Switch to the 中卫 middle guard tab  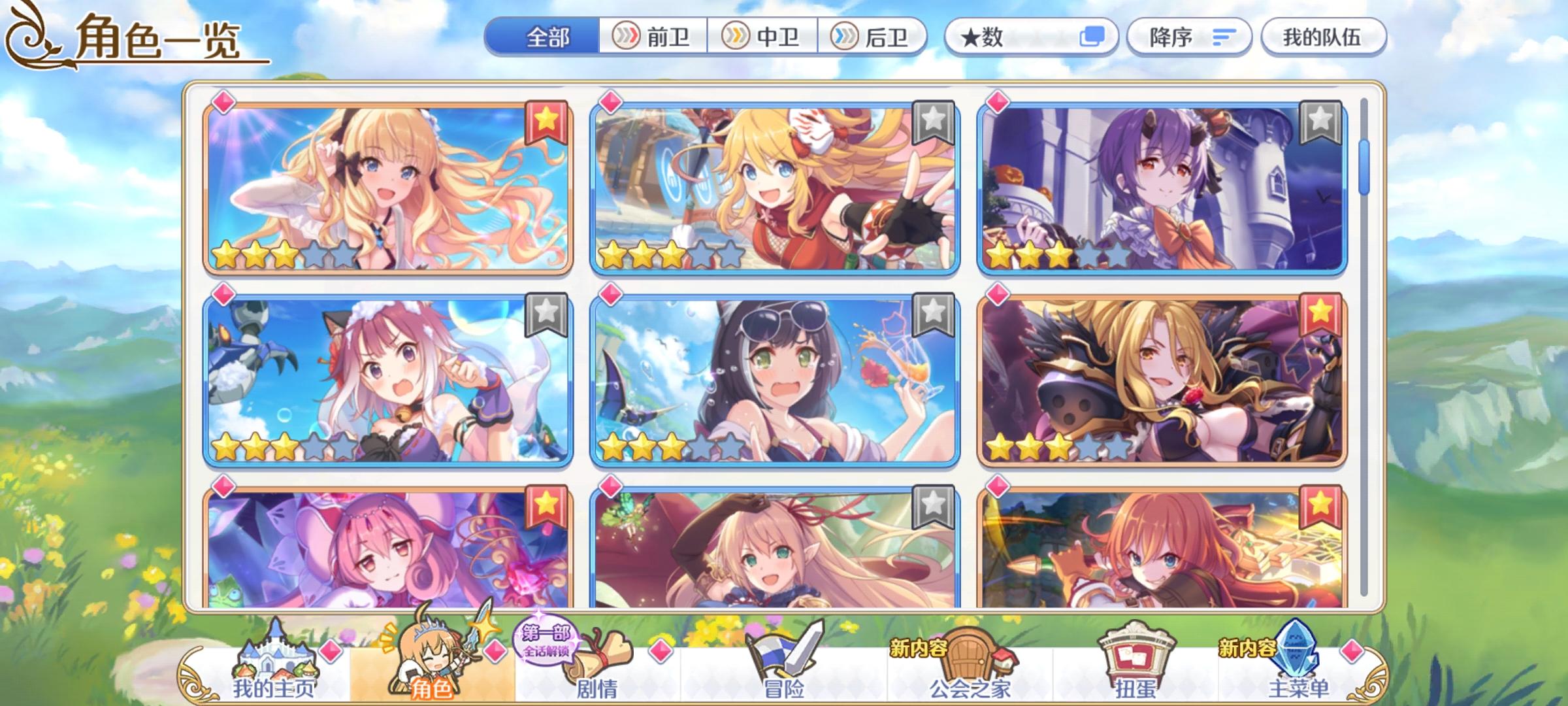(x=768, y=37)
